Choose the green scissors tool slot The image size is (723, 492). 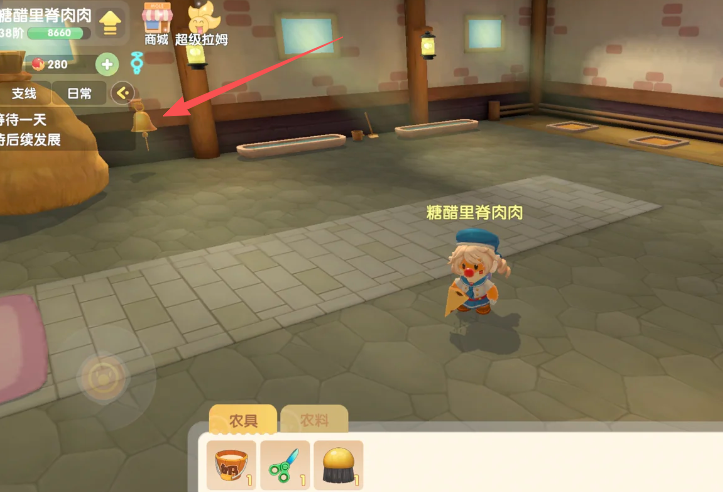[x=285, y=465]
